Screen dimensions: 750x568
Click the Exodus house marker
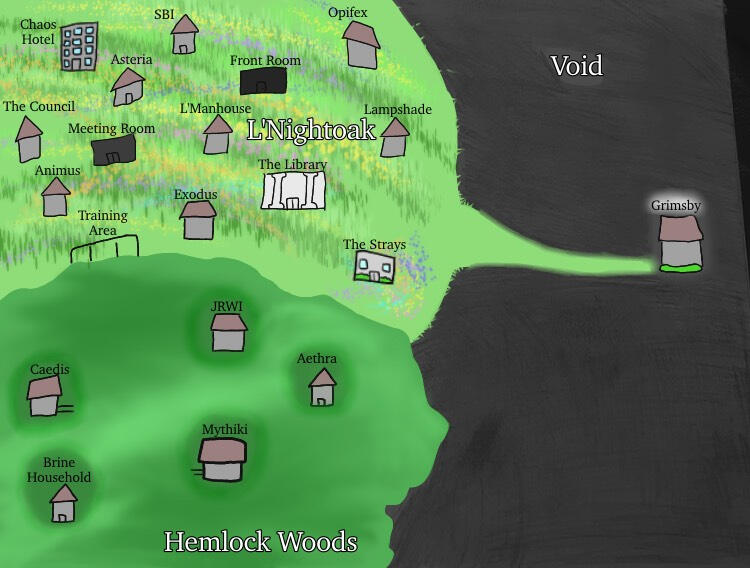(198, 220)
